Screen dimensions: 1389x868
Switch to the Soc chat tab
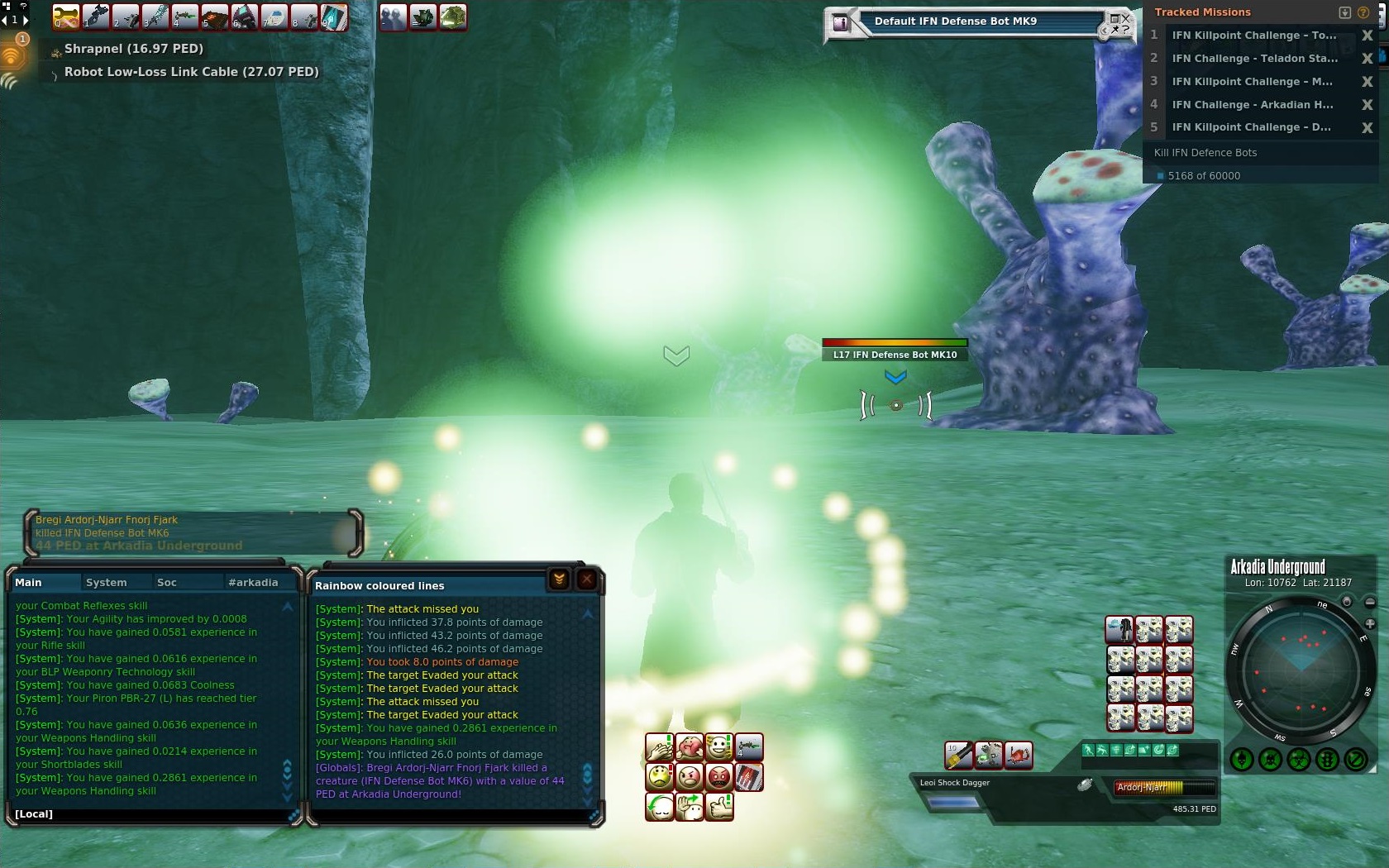[x=167, y=582]
